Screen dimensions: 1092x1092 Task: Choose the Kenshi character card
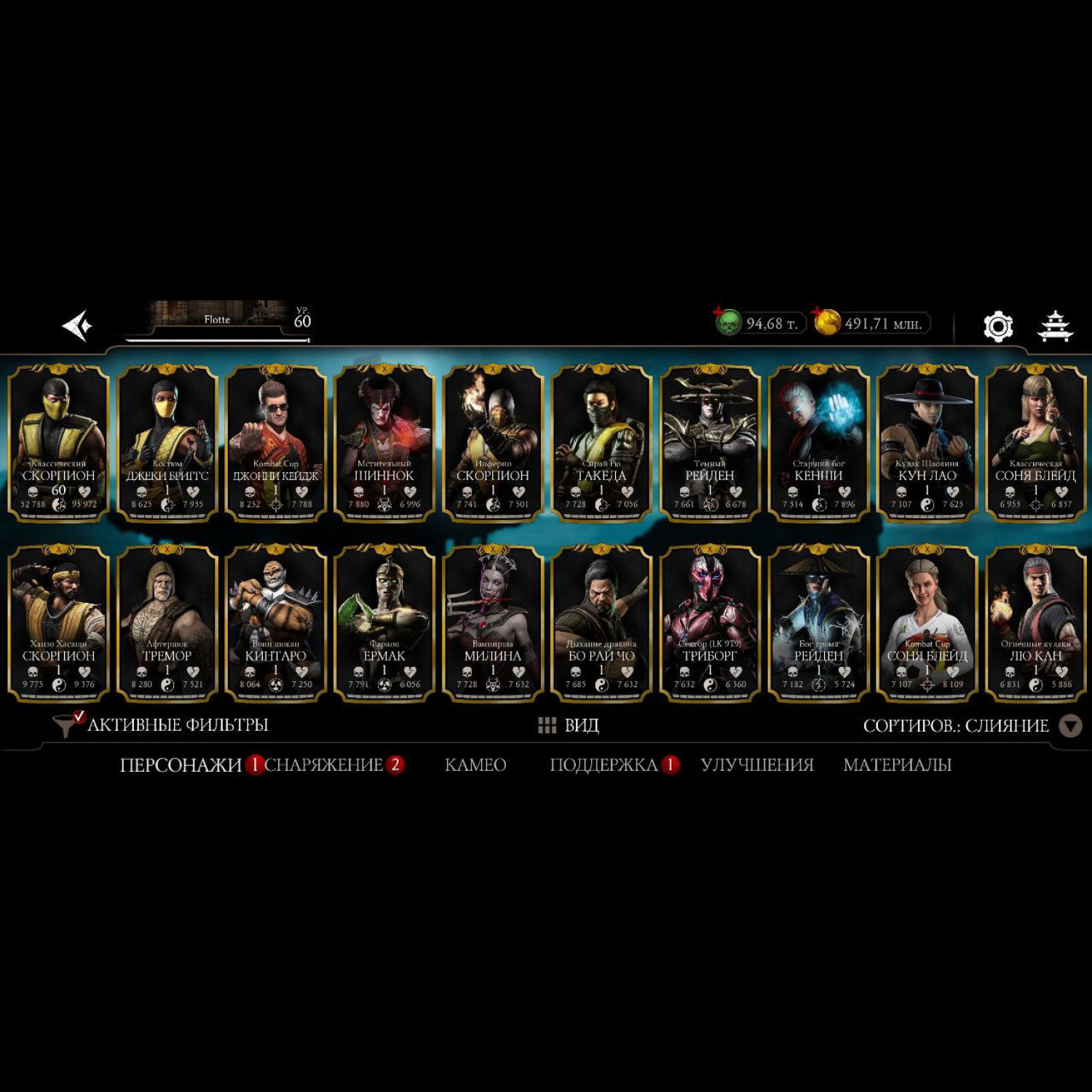[x=818, y=443]
